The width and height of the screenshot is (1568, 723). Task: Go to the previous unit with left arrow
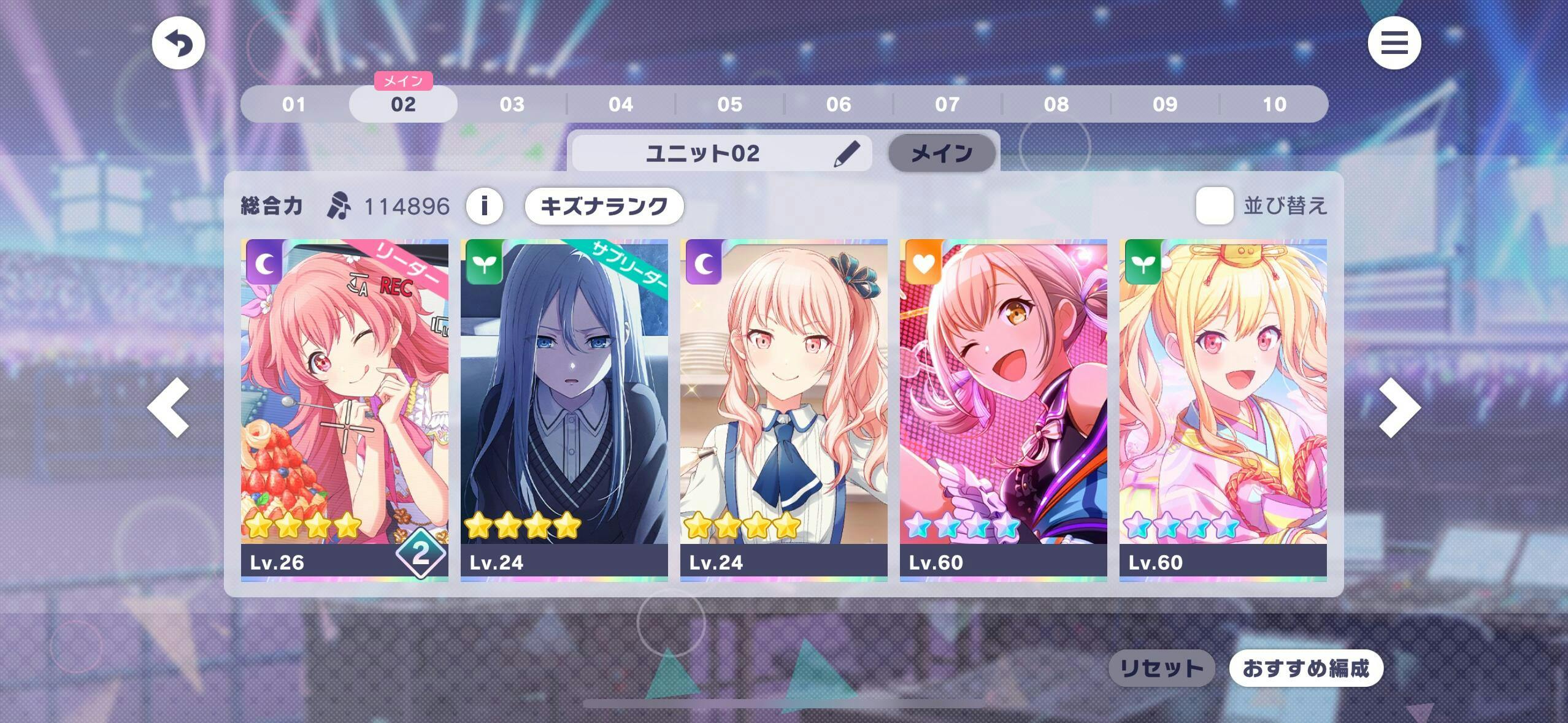168,407
